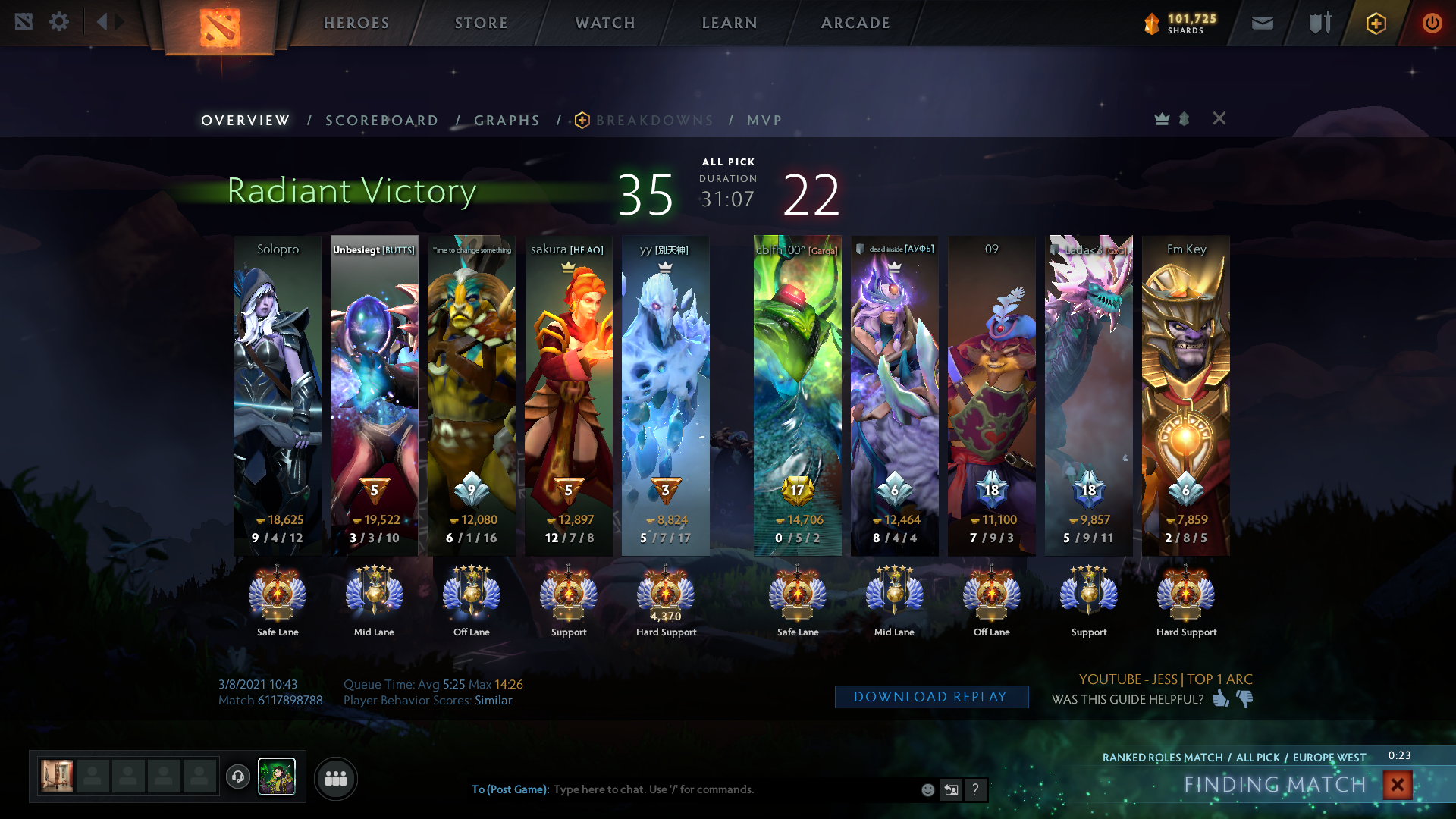View the MVP tab
1456x819 pixels.
pos(764,121)
